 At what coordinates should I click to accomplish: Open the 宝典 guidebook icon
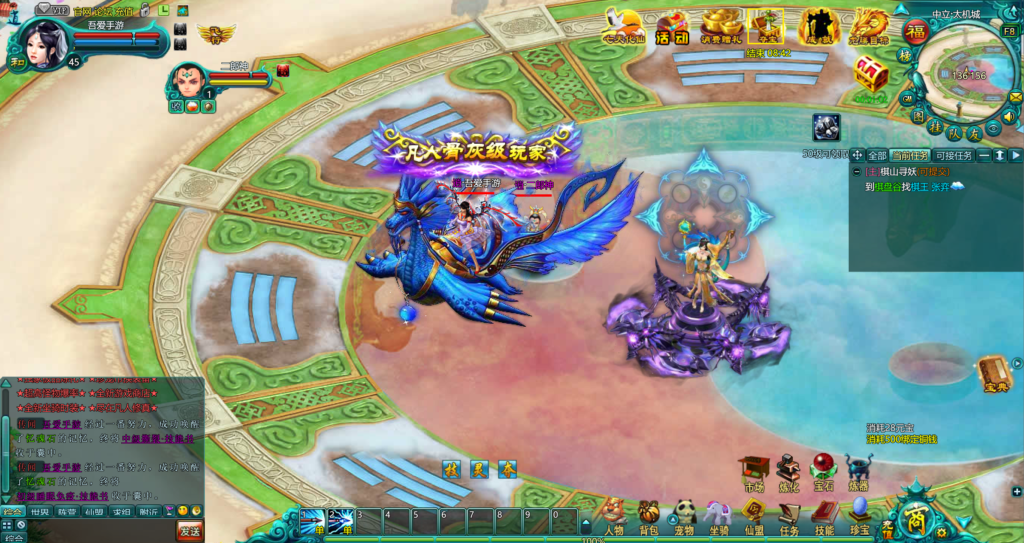coord(994,373)
